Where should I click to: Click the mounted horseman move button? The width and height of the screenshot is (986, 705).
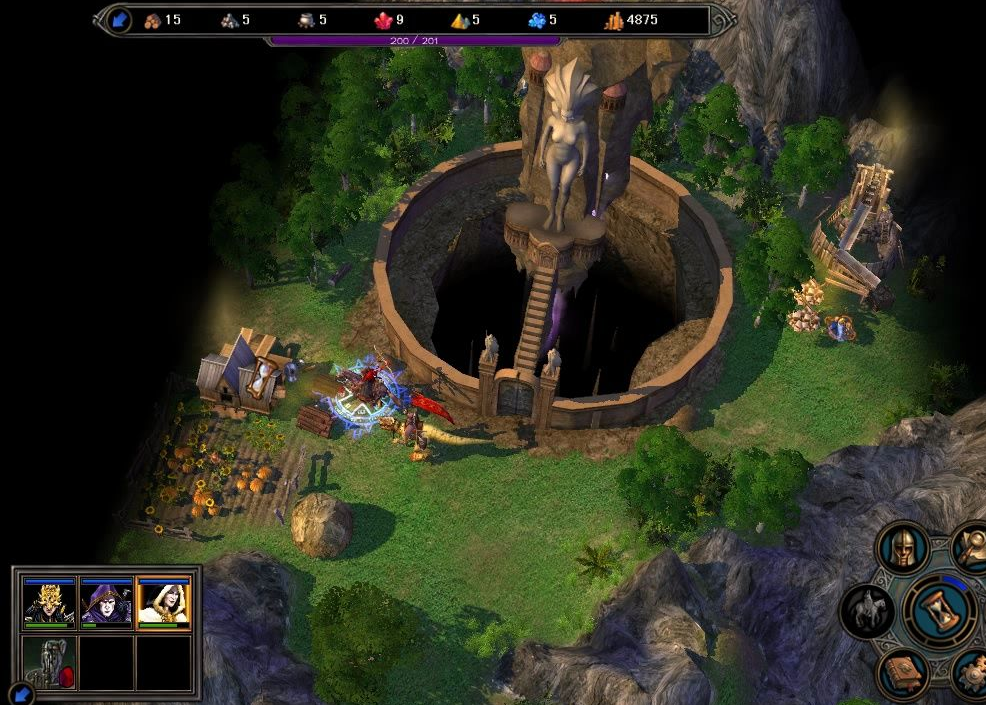(x=867, y=610)
